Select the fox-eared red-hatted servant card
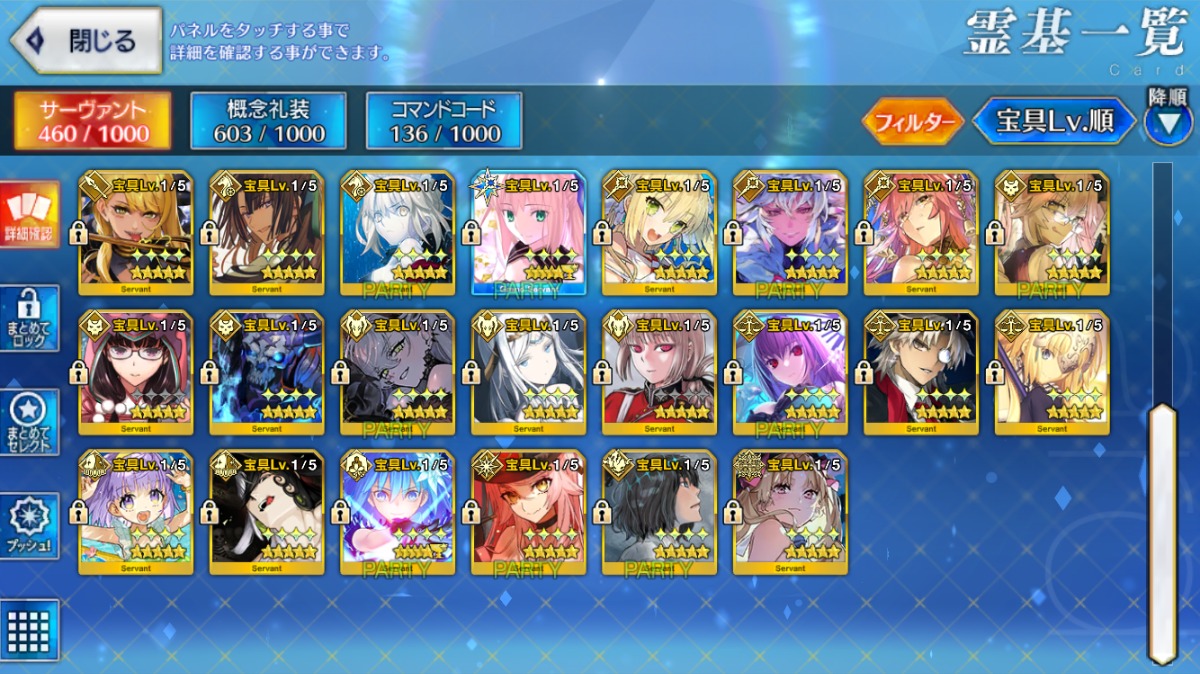The height and width of the screenshot is (674, 1200). coord(528,512)
